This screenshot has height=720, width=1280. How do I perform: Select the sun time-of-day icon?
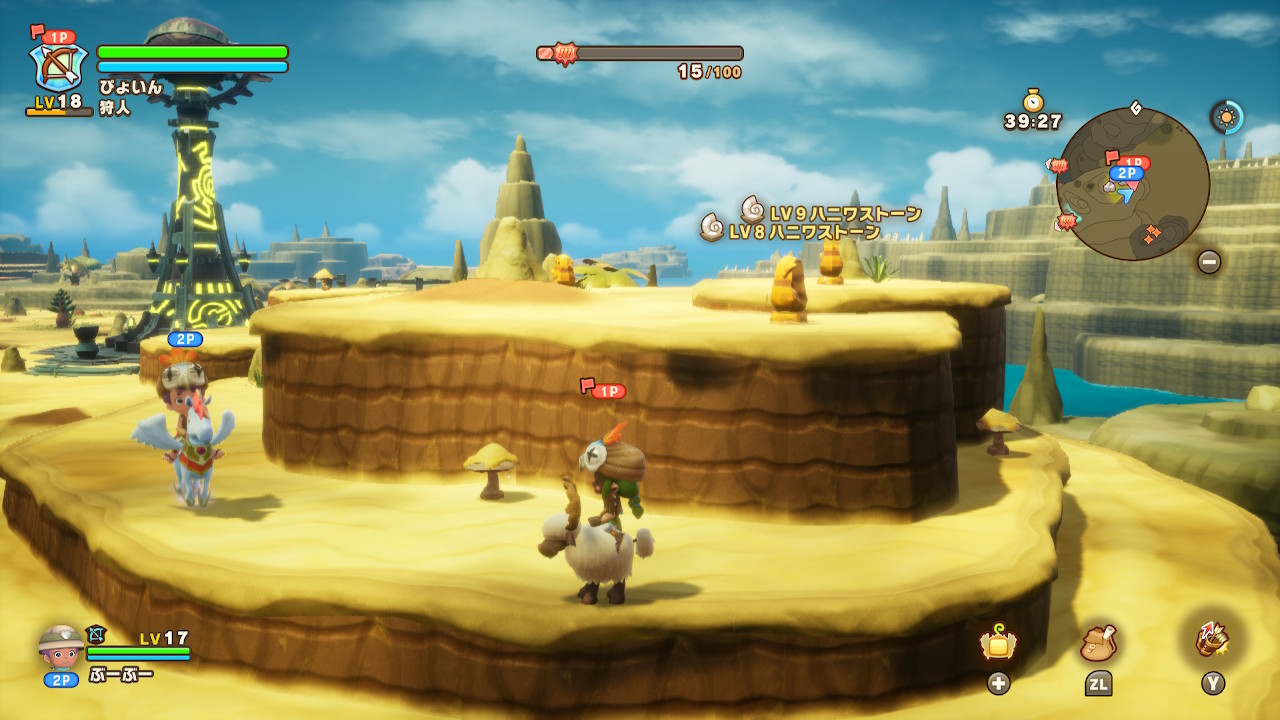1227,117
